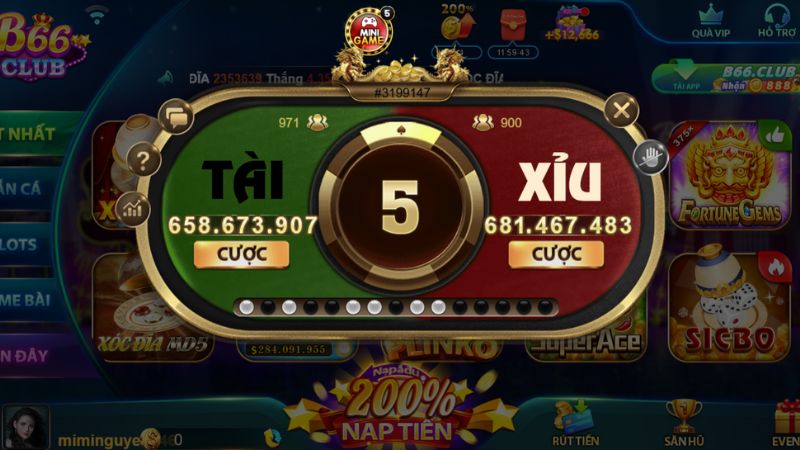Open the Quà VIP crown menu
This screenshot has width=800, height=450.
click(709, 21)
